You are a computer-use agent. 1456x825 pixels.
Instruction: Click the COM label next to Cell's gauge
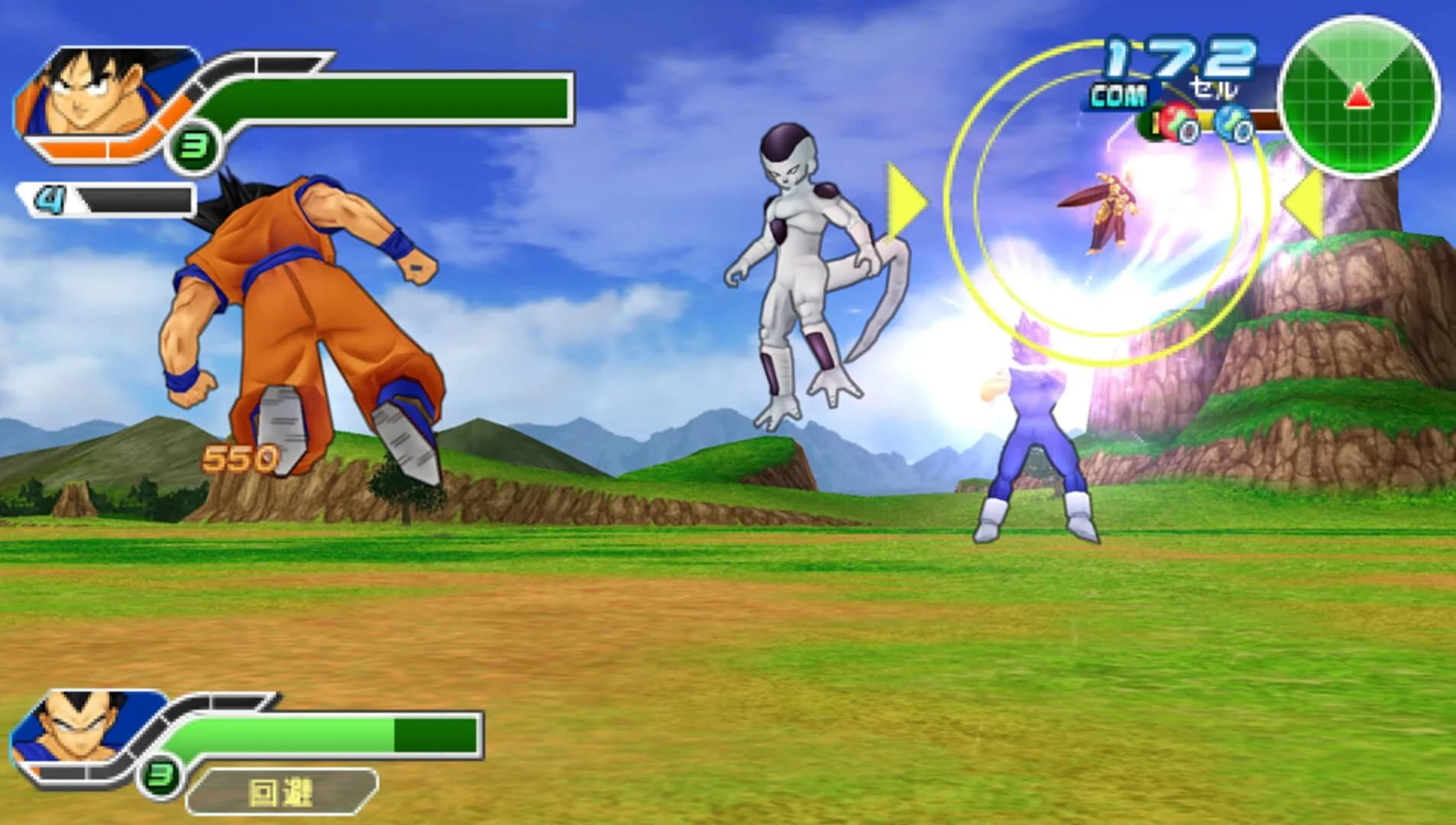click(1120, 95)
